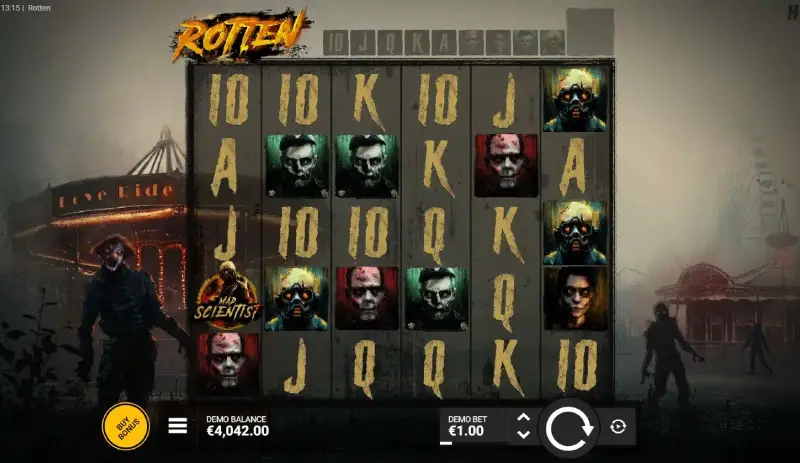Decrease the demo bet amount
Screen dimensions: 800x463
(523, 435)
